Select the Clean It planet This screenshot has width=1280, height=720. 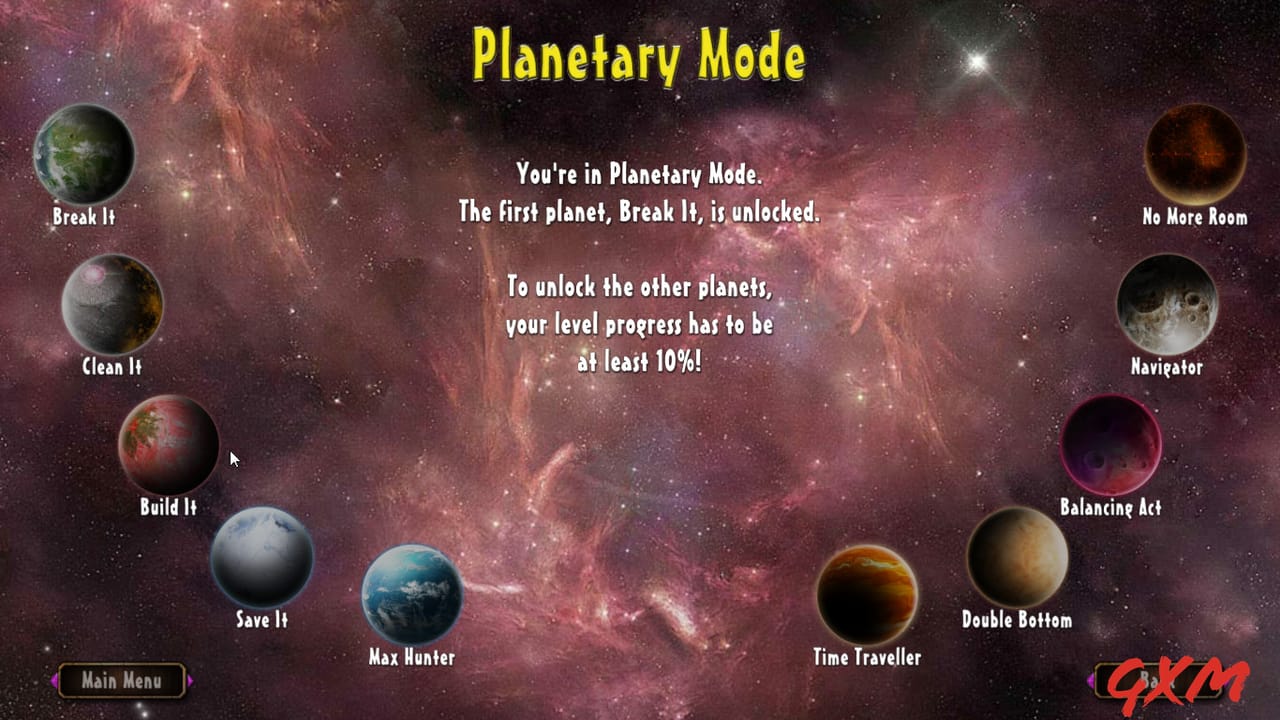coord(112,305)
